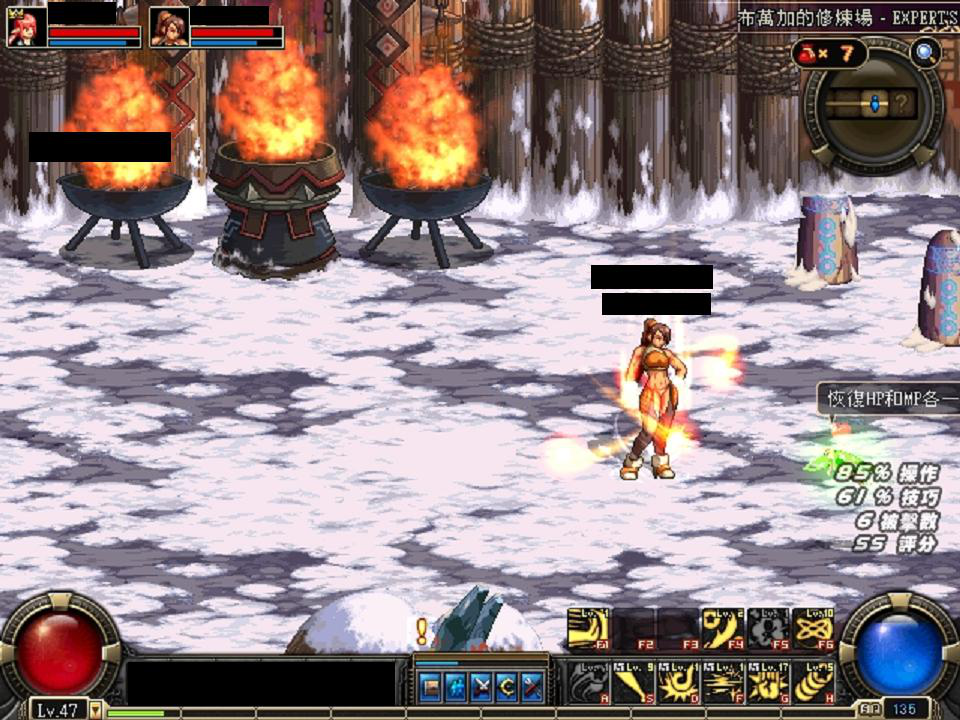Trigger the knot-shaped skill on F6
The height and width of the screenshot is (720, 960).
(x=813, y=628)
